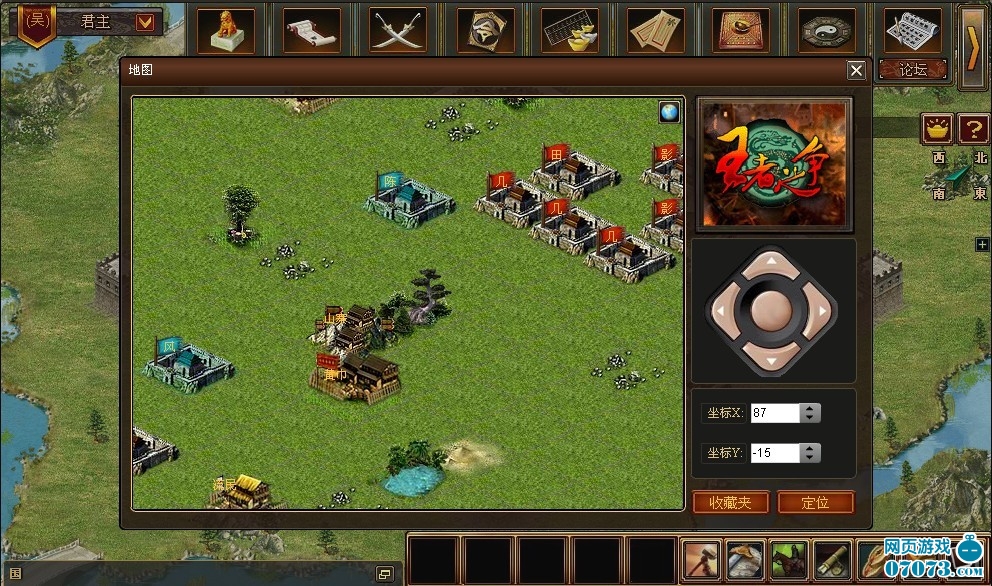This screenshot has width=992, height=586.
Task: Adjust the 坐标Y coordinate stepper
Action: tap(811, 453)
